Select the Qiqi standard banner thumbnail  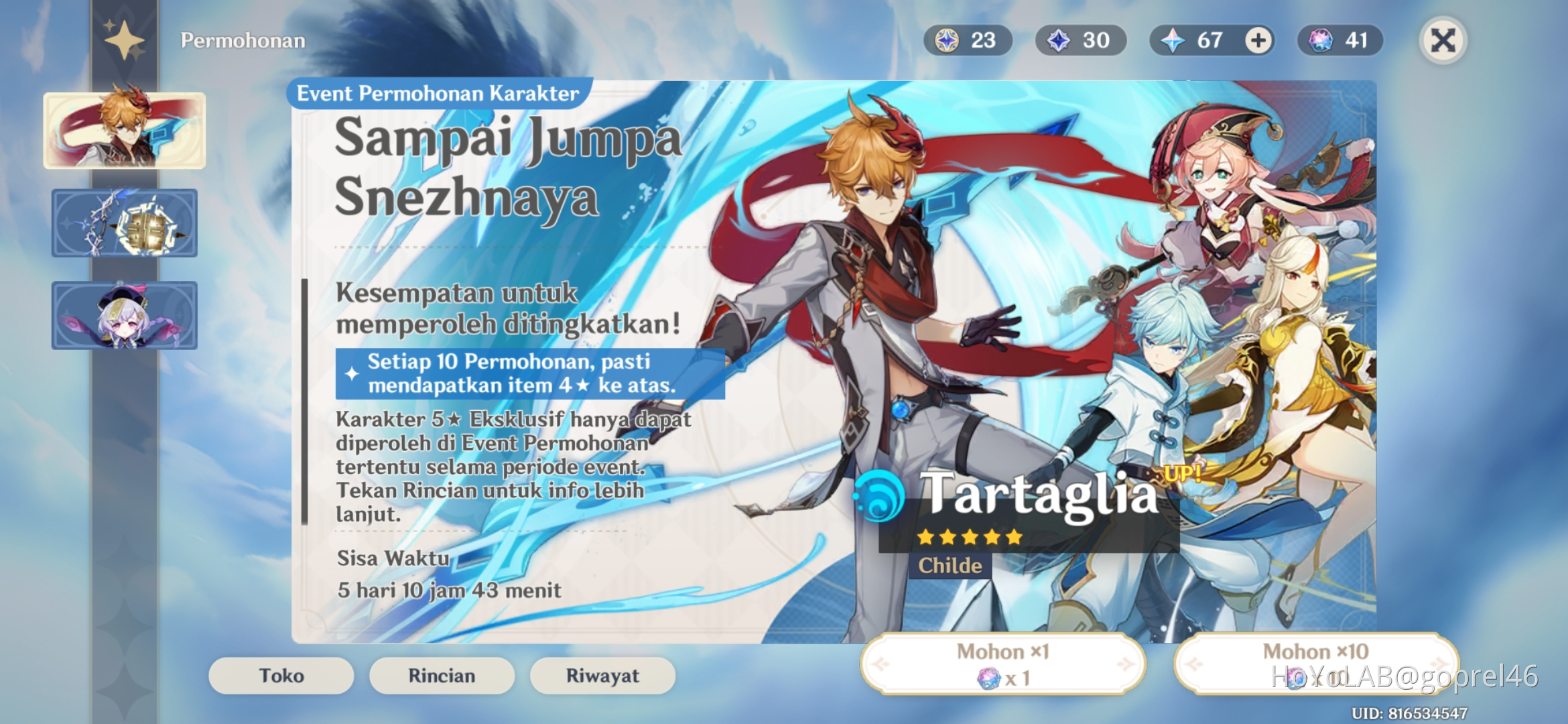tap(124, 315)
